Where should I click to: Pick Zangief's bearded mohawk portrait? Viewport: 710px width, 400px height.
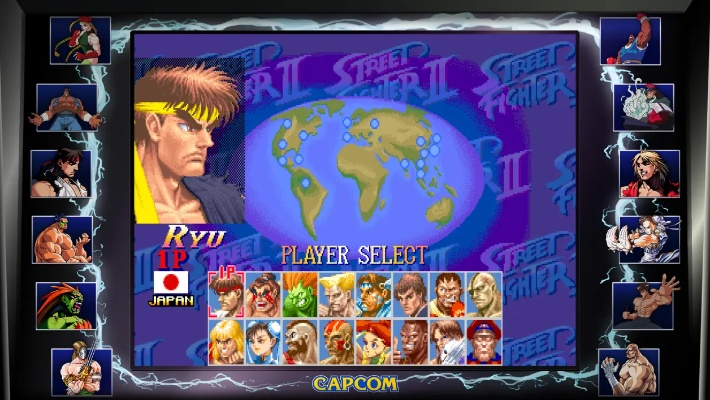(300, 340)
